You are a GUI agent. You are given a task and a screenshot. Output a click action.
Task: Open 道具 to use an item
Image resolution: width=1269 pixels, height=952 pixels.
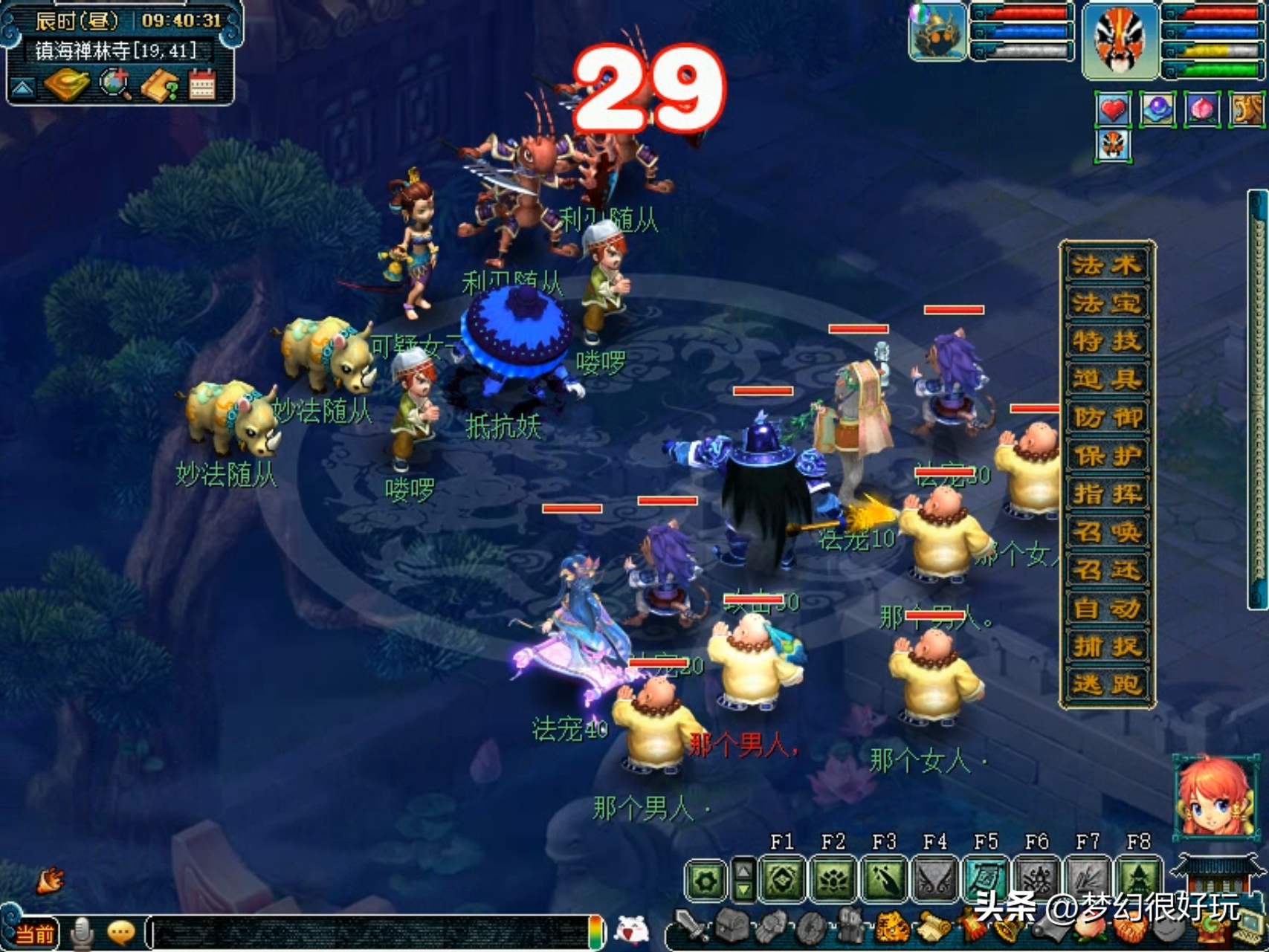click(x=1106, y=380)
